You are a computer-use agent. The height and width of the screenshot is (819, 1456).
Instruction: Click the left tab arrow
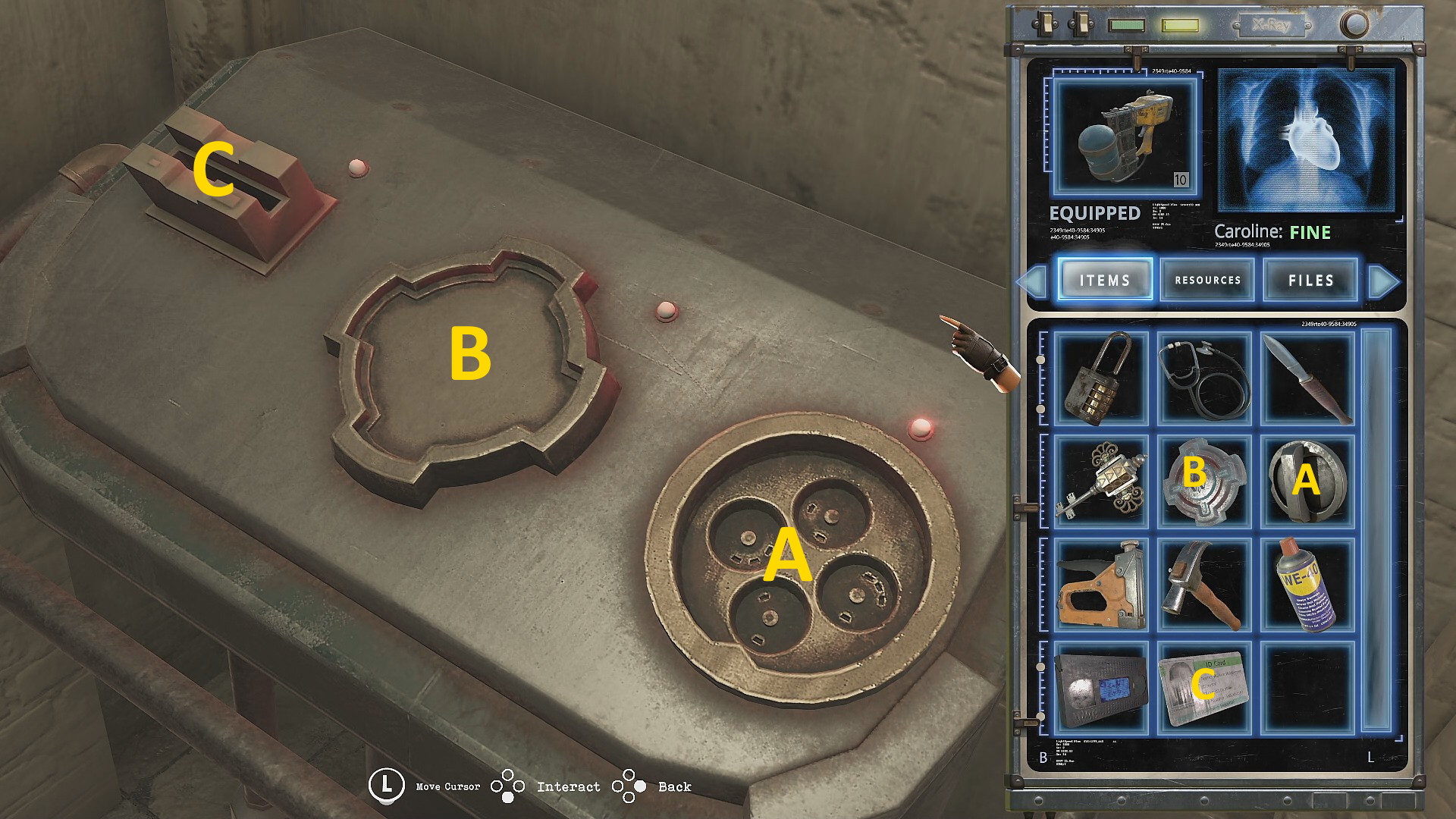click(x=1032, y=281)
